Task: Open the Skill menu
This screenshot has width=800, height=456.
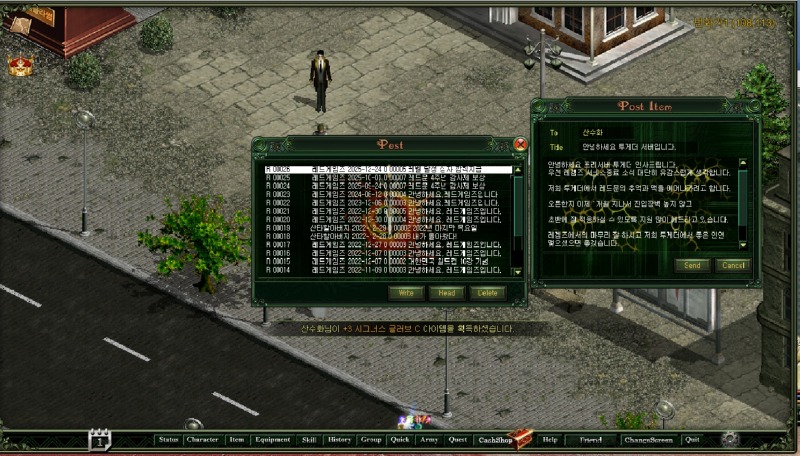Action: (309, 439)
